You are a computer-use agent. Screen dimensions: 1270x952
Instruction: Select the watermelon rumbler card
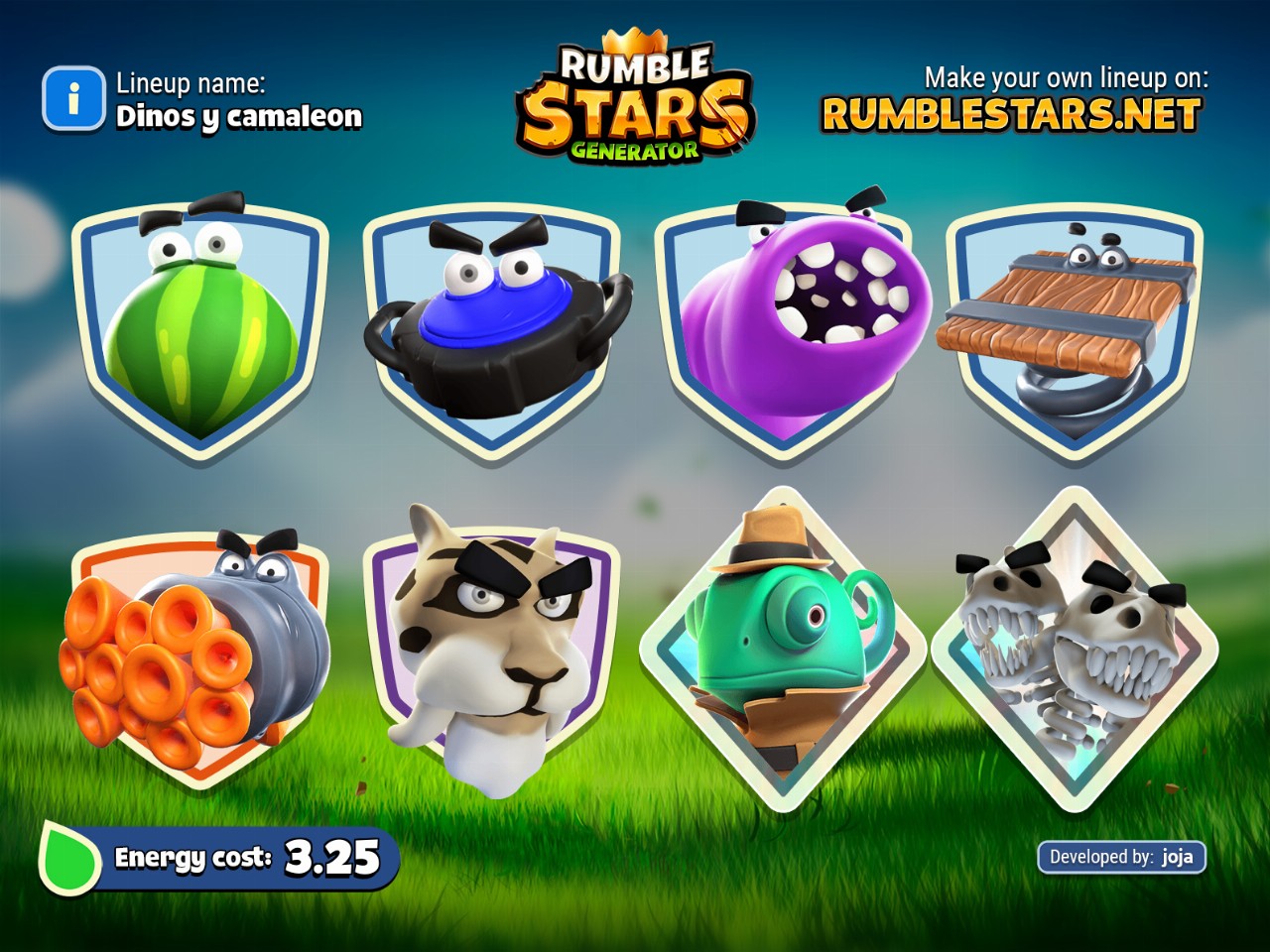click(200, 327)
